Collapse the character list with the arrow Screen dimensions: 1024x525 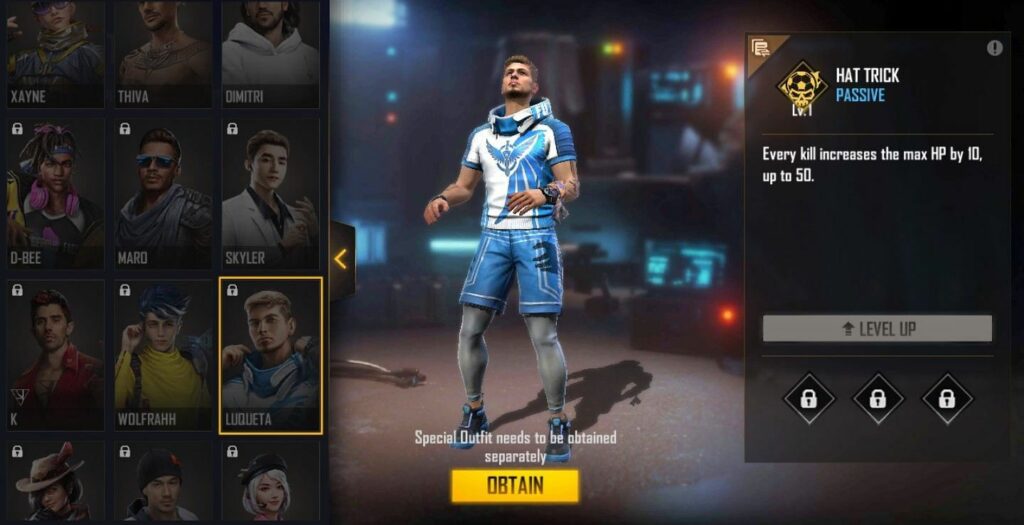(x=341, y=259)
